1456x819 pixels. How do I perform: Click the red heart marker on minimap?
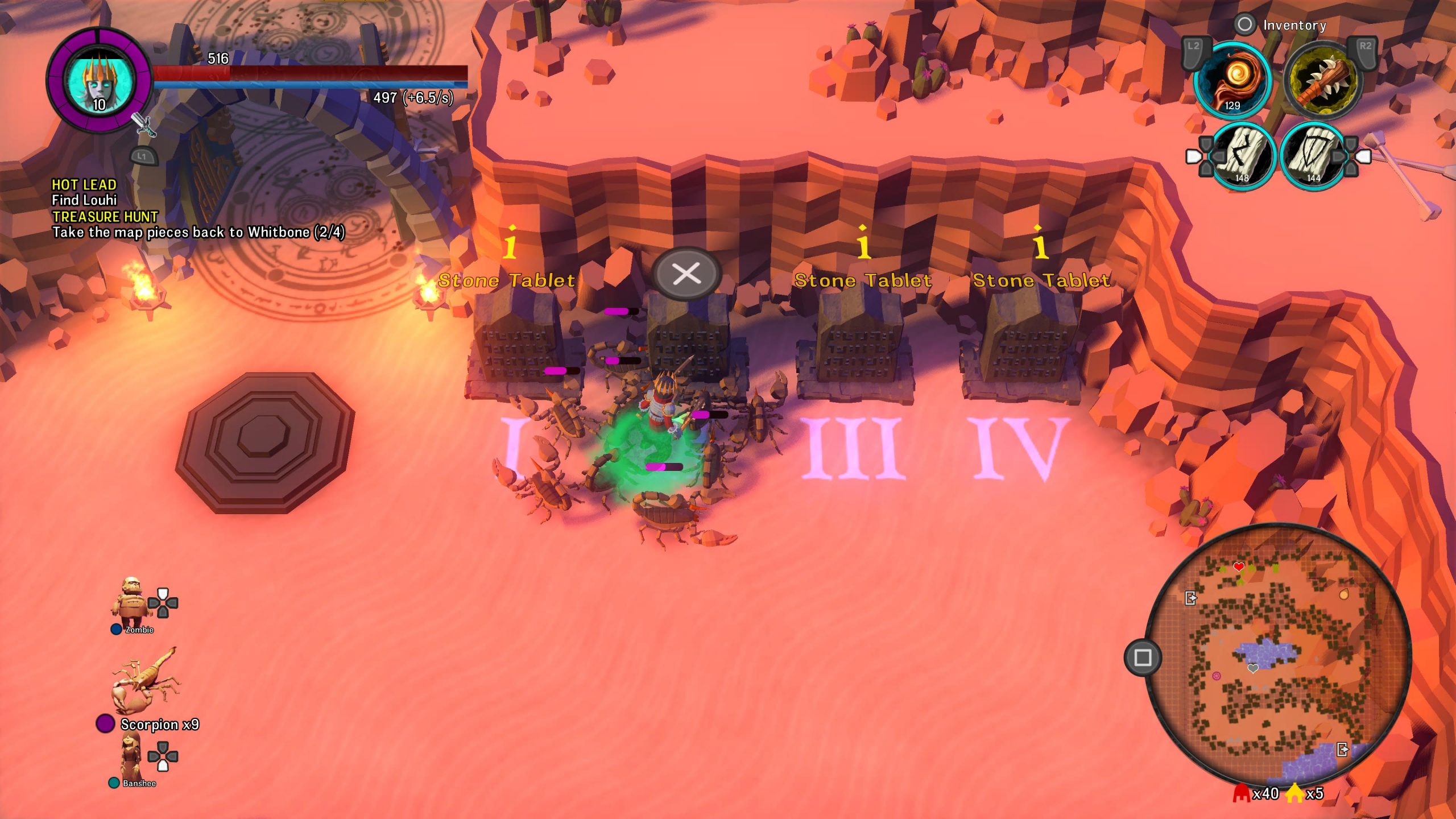(x=1239, y=566)
